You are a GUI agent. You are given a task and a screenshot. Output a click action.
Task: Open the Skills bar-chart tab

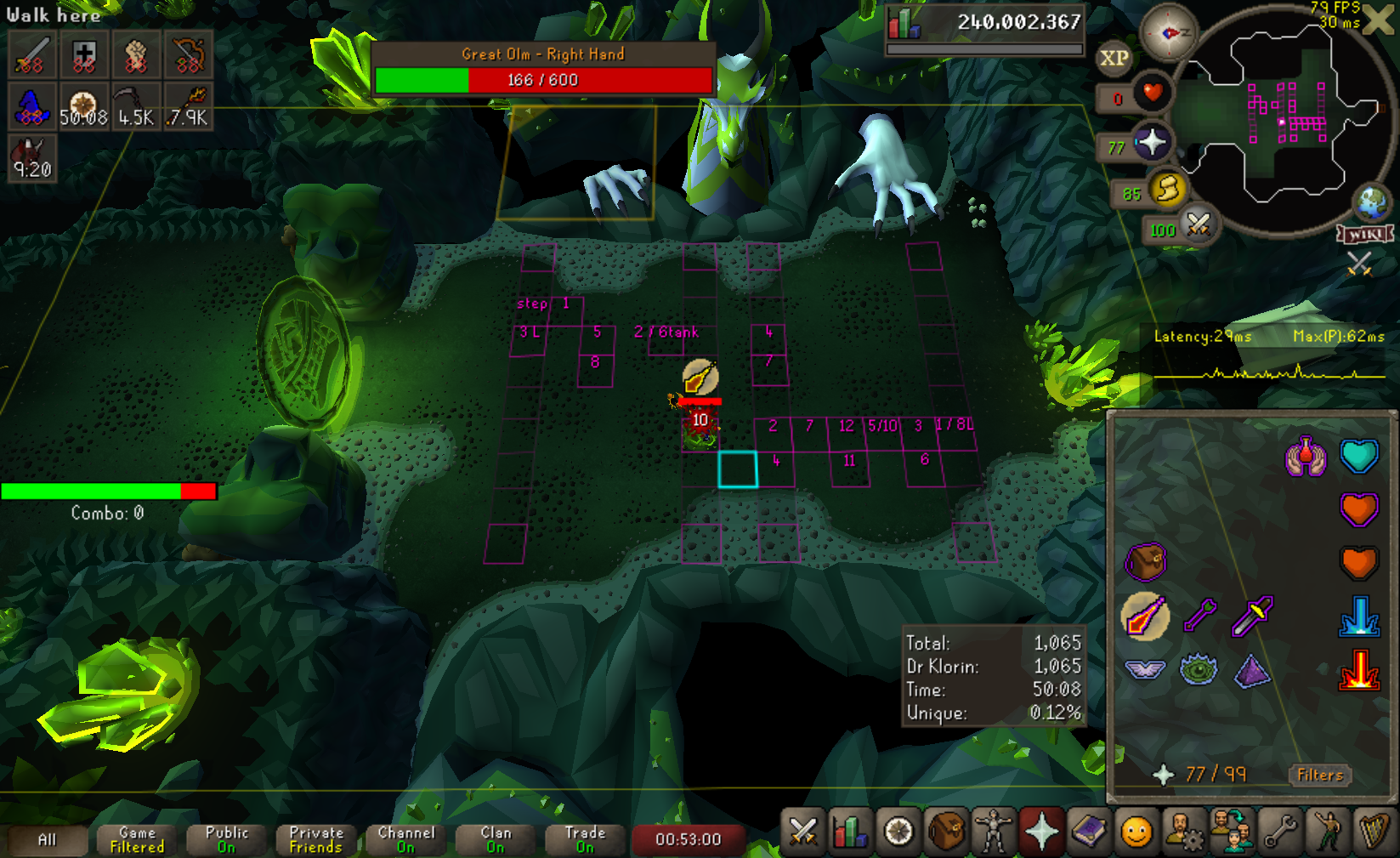click(850, 832)
